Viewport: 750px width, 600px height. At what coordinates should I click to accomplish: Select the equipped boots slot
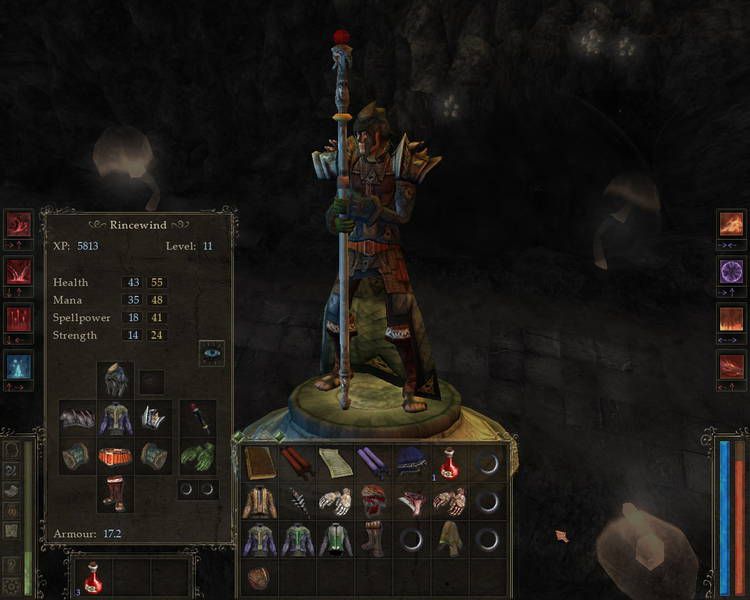116,493
